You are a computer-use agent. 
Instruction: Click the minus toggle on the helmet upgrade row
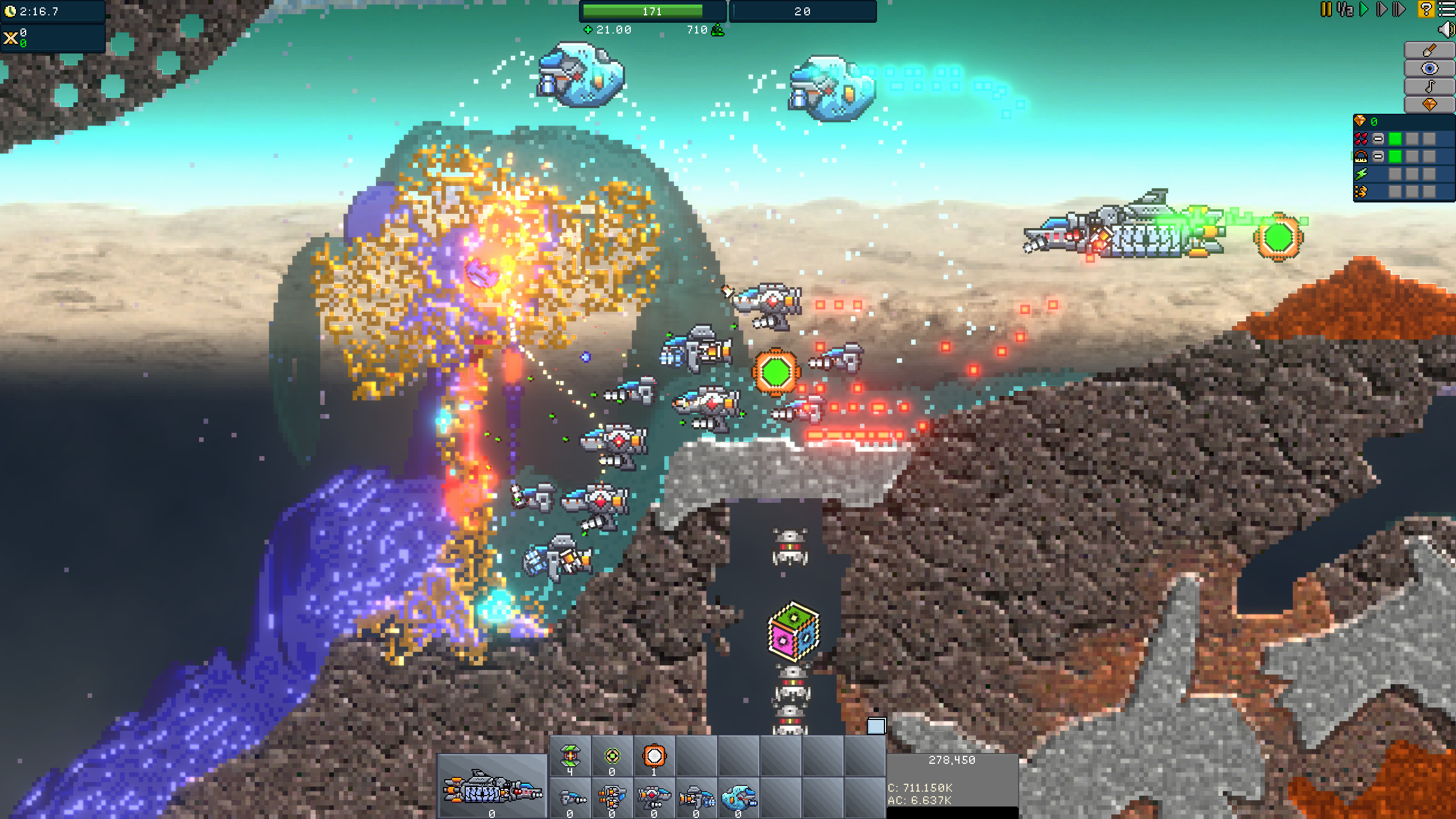(1378, 156)
